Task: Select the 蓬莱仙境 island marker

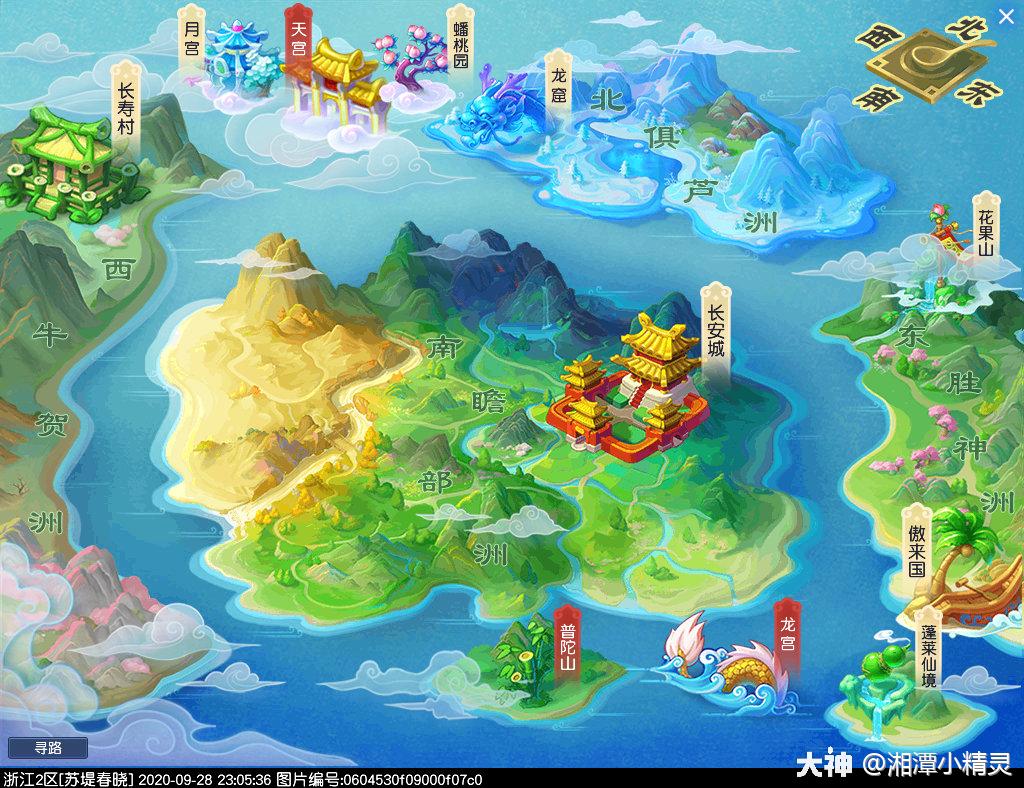Action: pos(929,650)
